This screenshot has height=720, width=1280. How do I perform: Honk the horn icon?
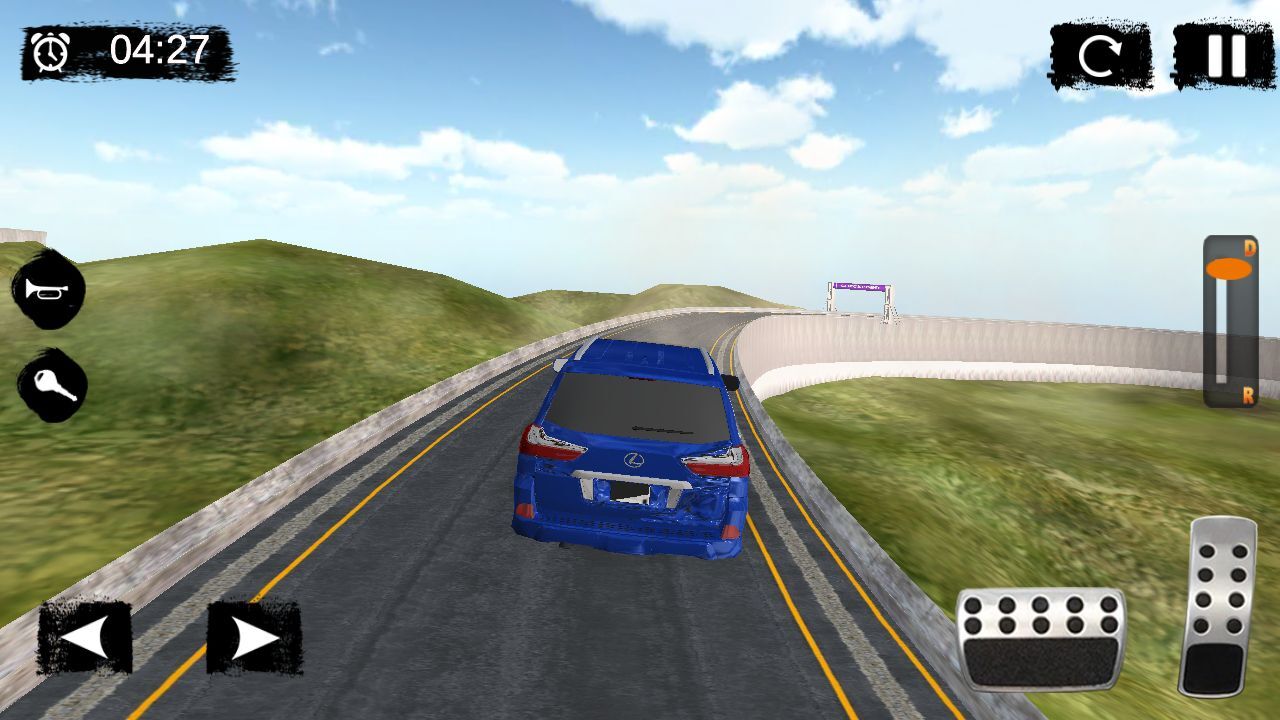(x=48, y=290)
